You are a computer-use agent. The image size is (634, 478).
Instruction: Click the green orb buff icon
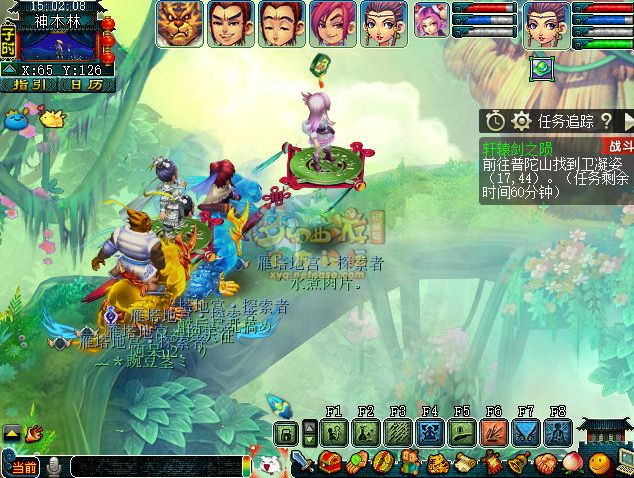click(x=542, y=68)
